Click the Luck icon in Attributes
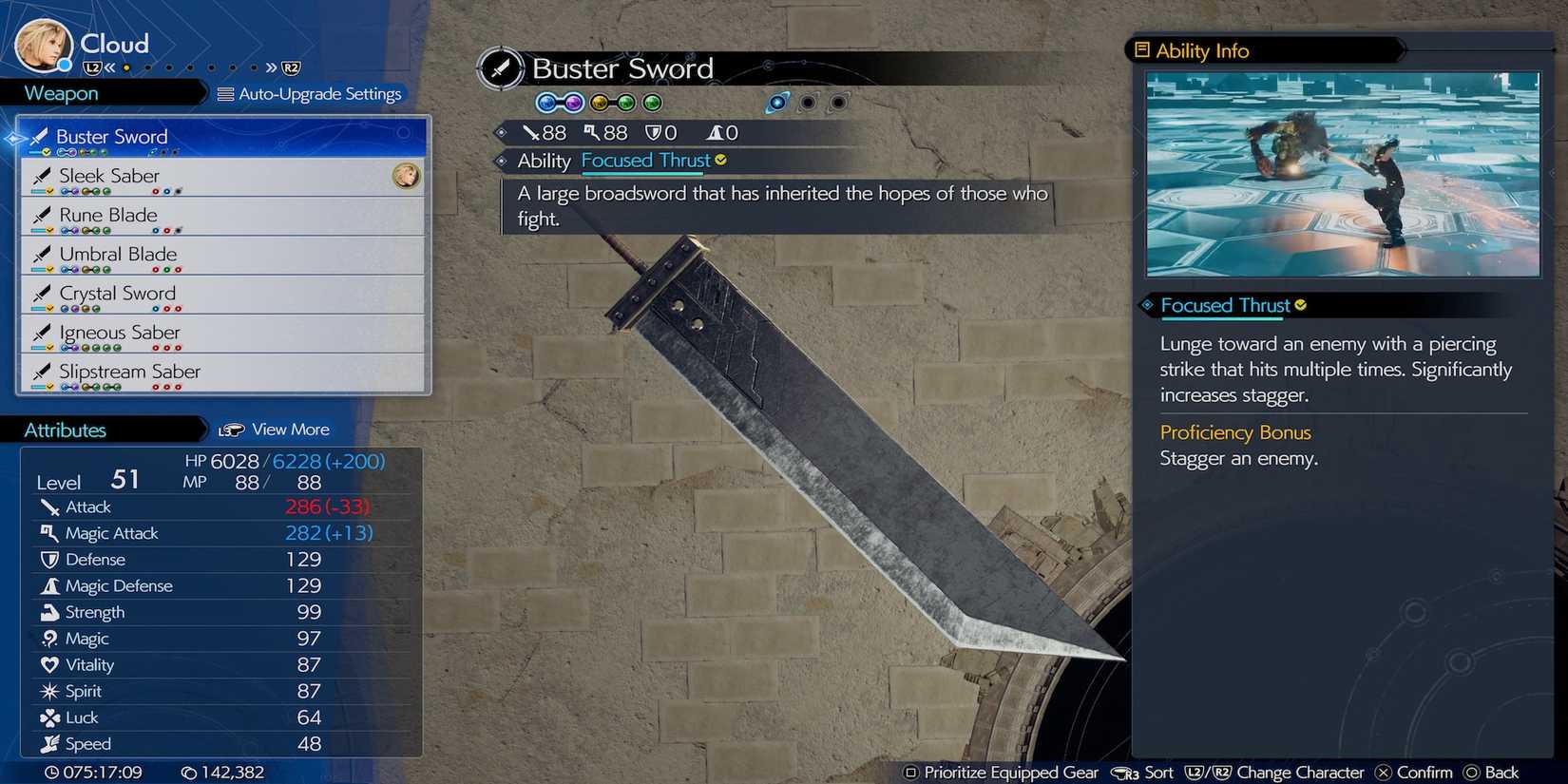The height and width of the screenshot is (784, 1568). 51,717
